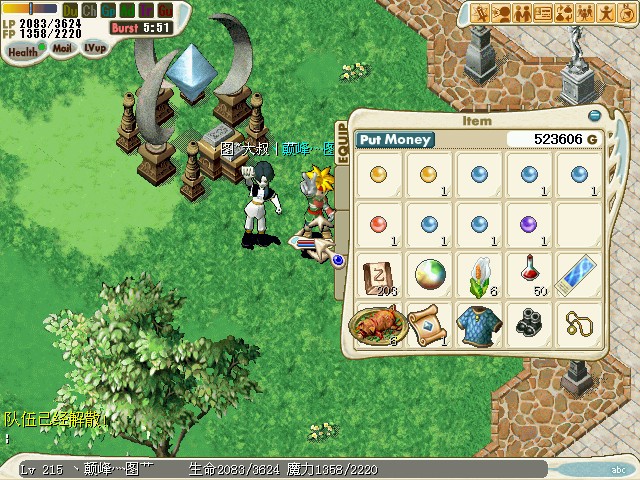Select the blue crystal card item
Viewport: 640px width, 480px height.
pos(579,273)
